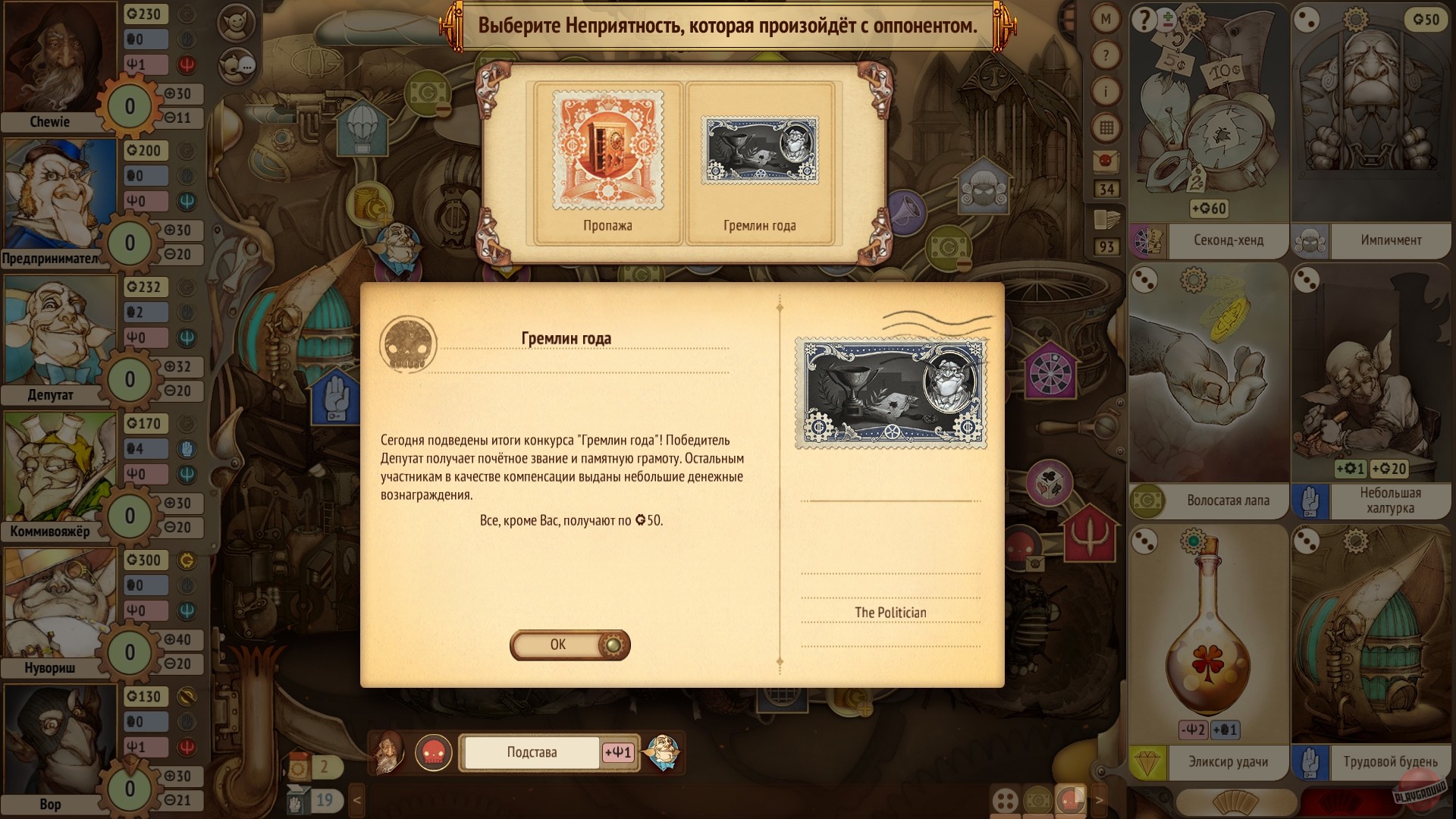
Task: Click the Подстава text field
Action: pos(531,752)
